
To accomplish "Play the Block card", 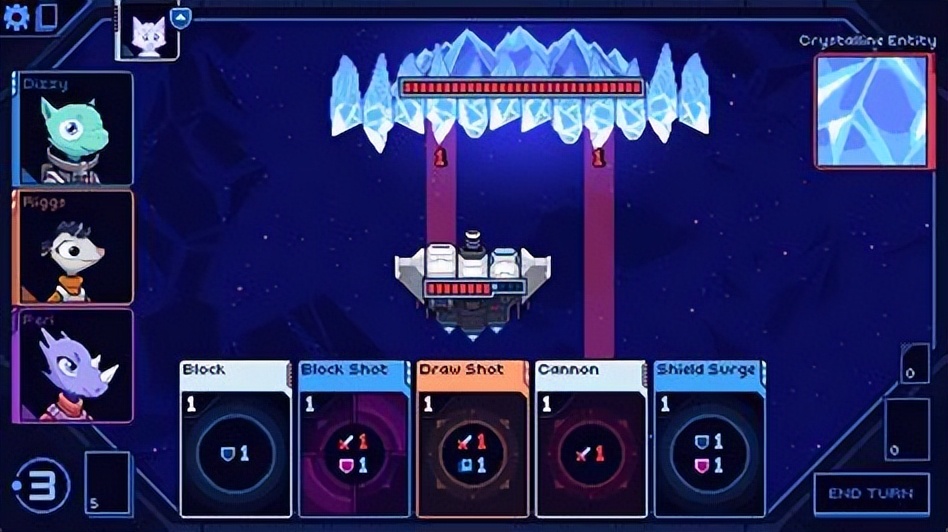I will pos(236,439).
